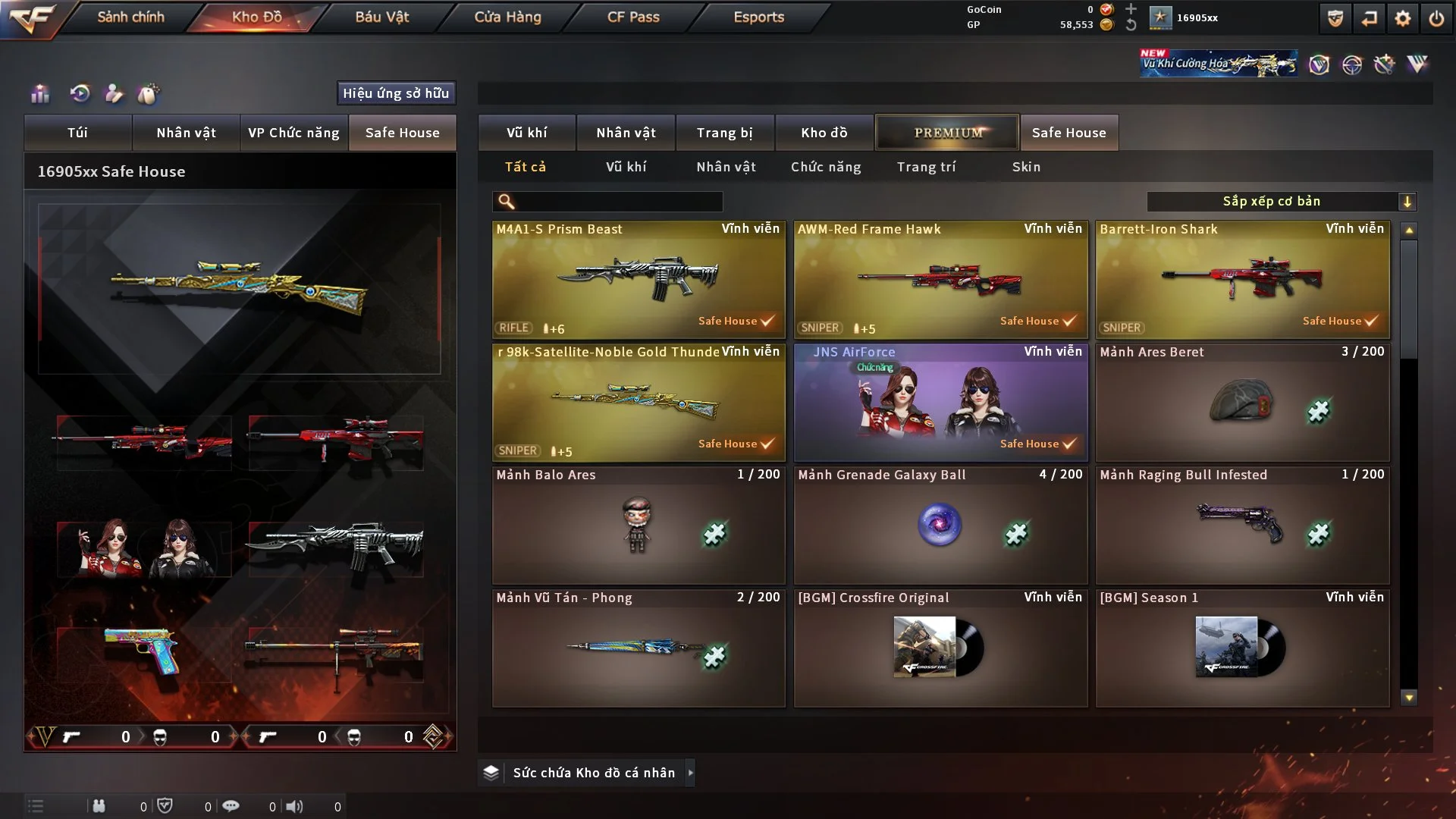Click the Hiệu ứng sở hữu button
Image resolution: width=1456 pixels, height=819 pixels.
[396, 93]
